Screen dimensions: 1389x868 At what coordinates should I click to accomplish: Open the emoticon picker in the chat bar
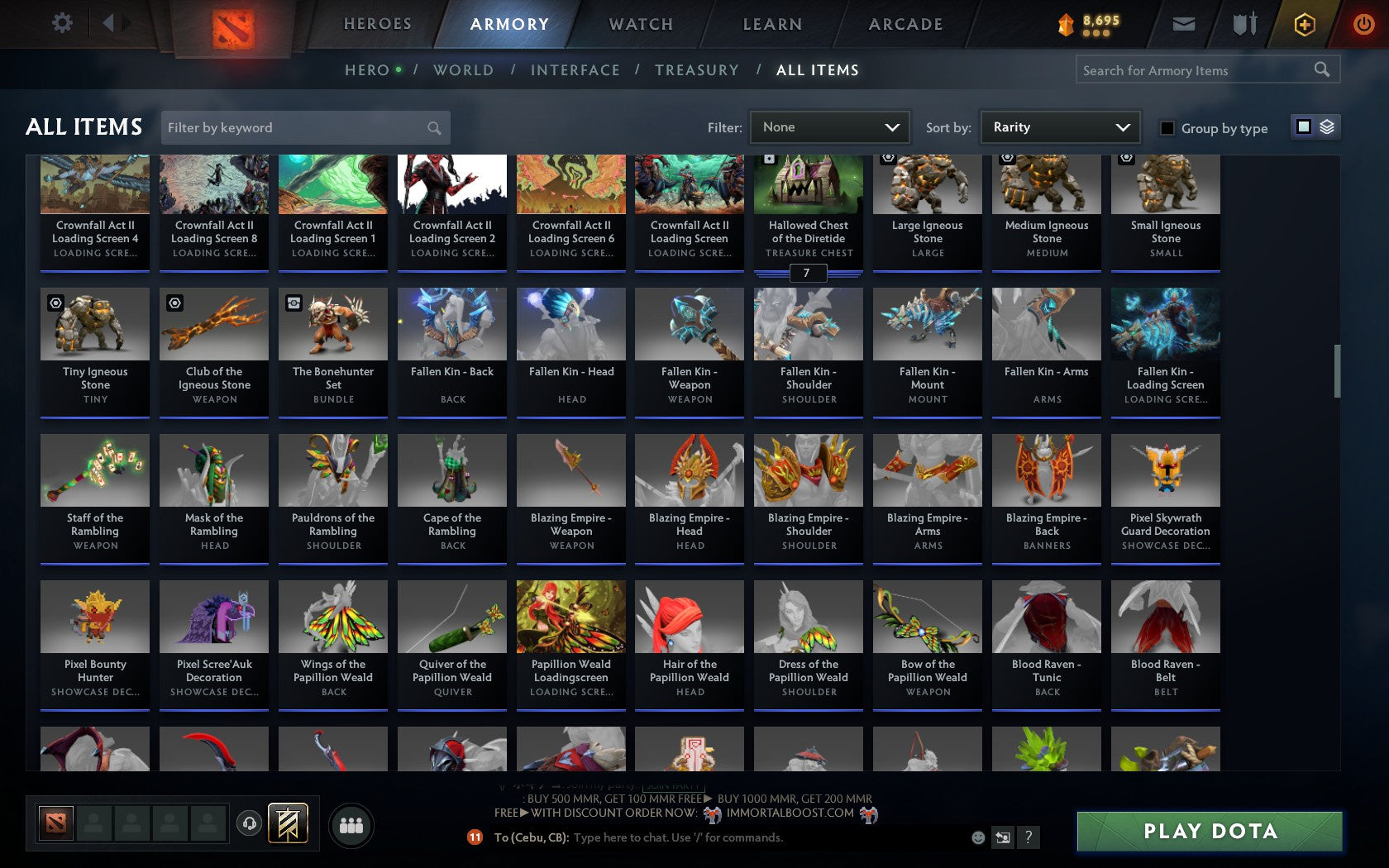click(980, 837)
